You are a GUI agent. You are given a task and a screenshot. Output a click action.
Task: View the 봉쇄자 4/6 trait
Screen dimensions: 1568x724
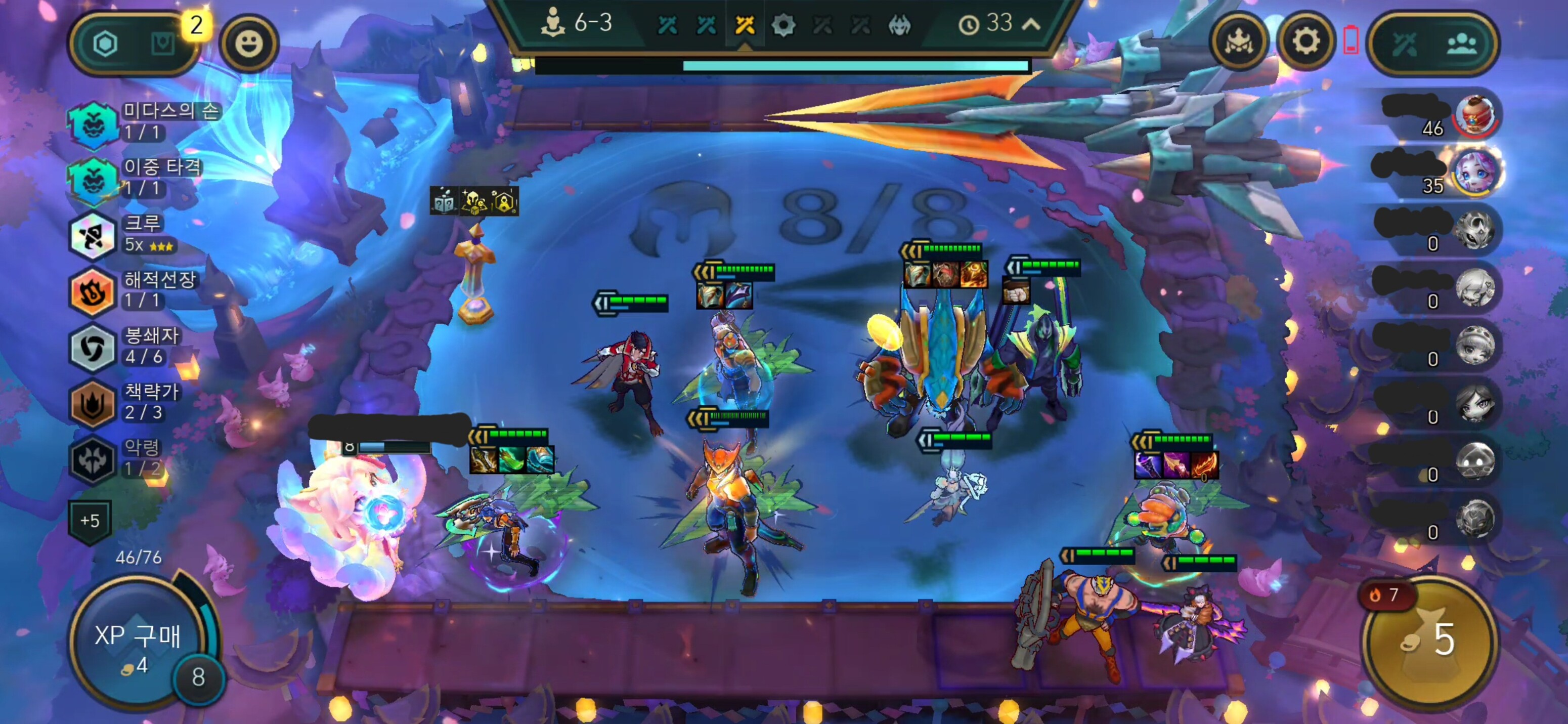pos(128,346)
